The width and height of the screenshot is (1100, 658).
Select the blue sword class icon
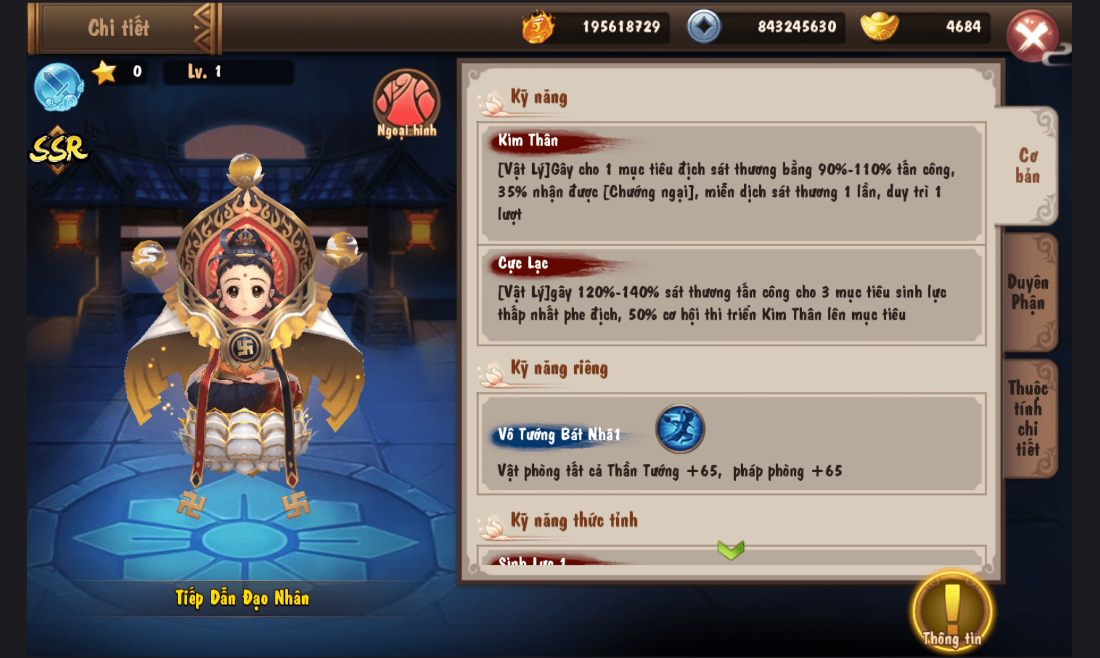coord(58,86)
